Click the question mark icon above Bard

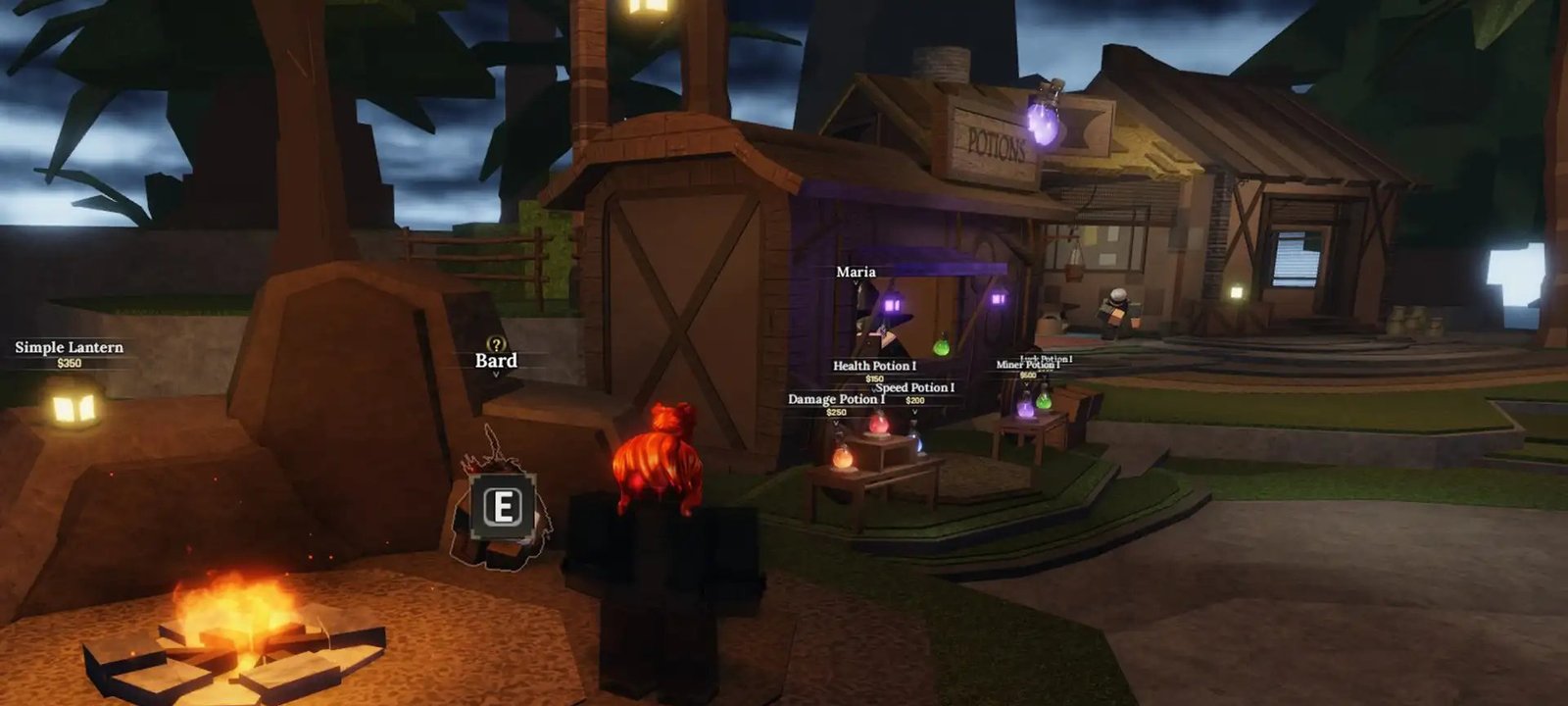point(497,344)
